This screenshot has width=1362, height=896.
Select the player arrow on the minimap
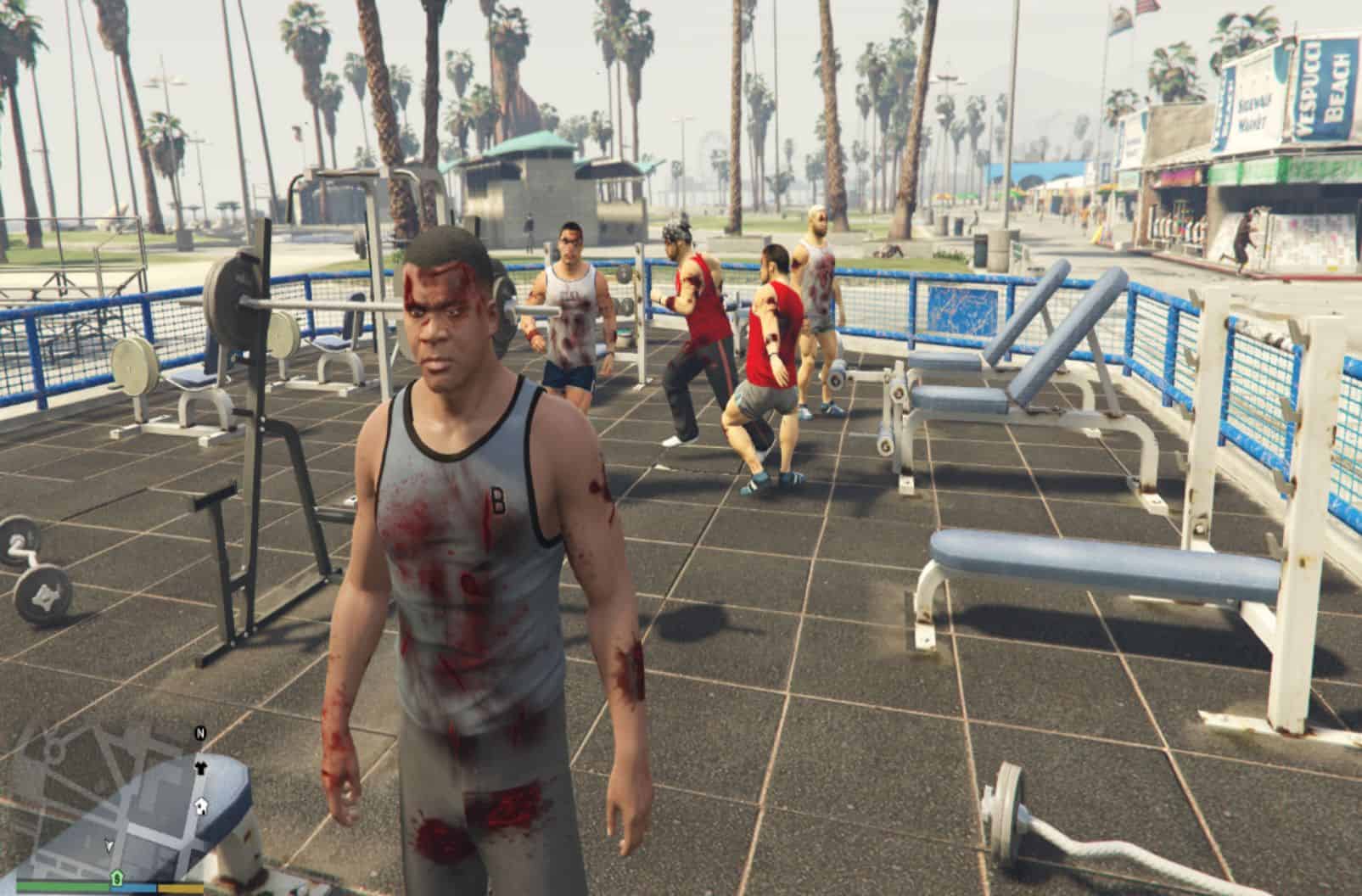(109, 844)
